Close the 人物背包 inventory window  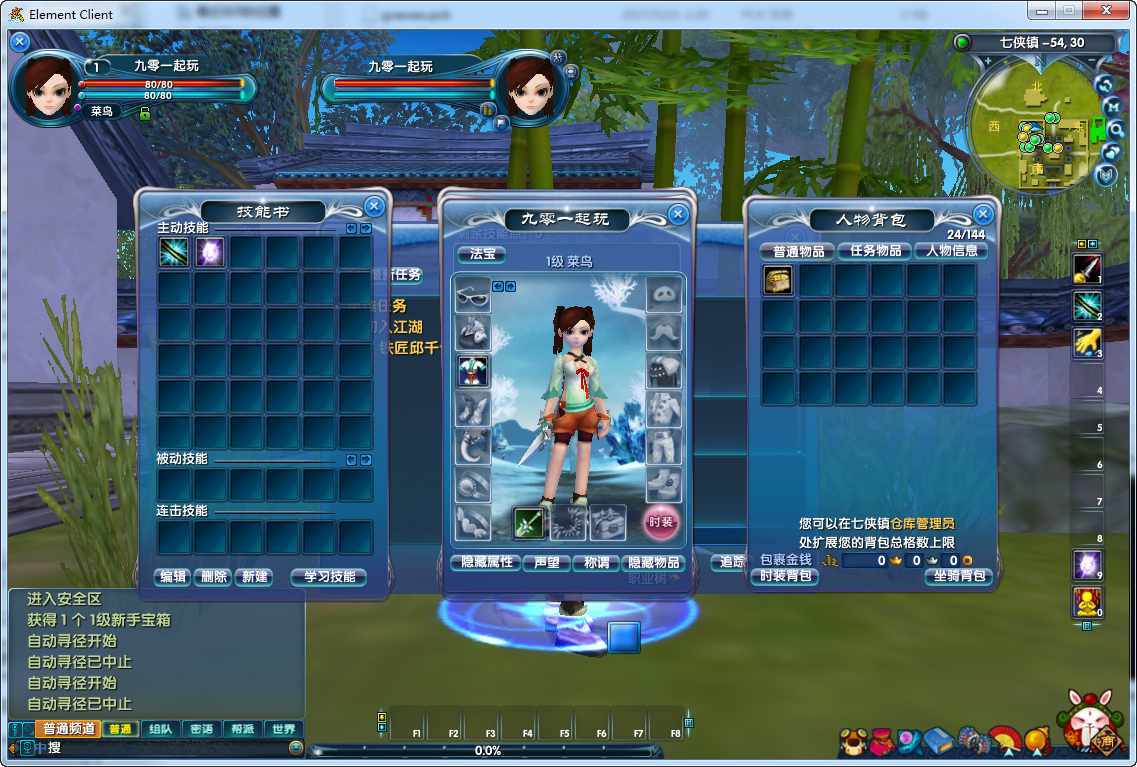pos(983,215)
